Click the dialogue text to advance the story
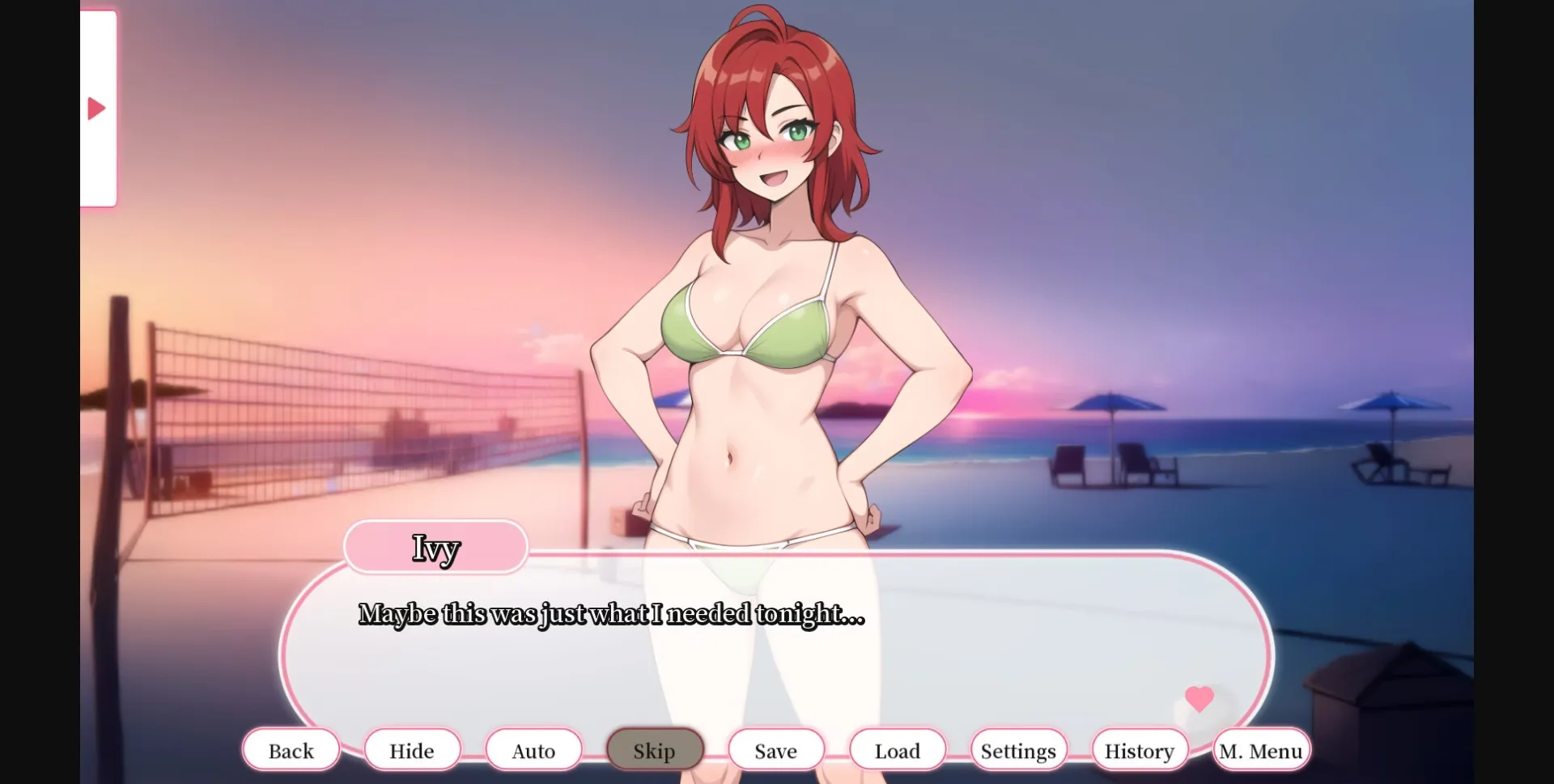The width and height of the screenshot is (1554, 784). 611,614
